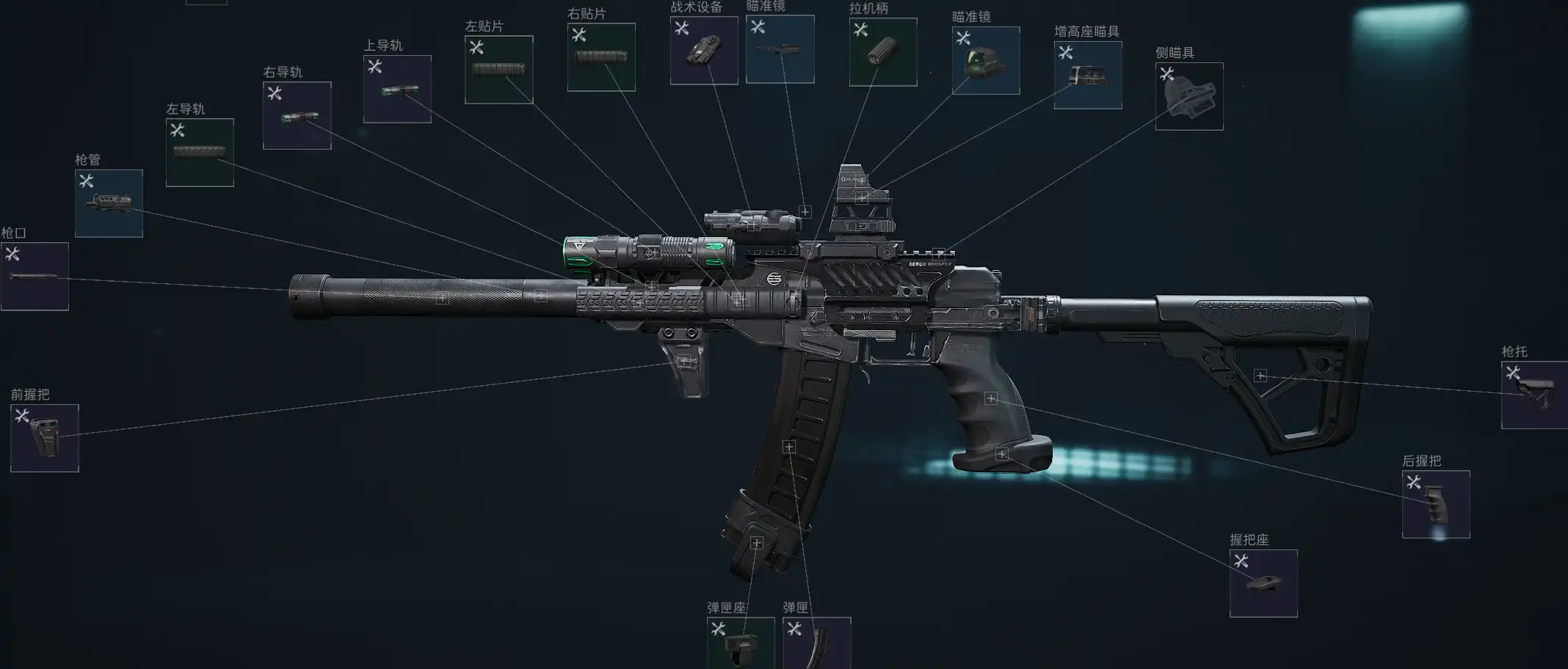Image resolution: width=1568 pixels, height=669 pixels.
Task: Open the 后握把 rear grip slot
Action: click(1435, 504)
